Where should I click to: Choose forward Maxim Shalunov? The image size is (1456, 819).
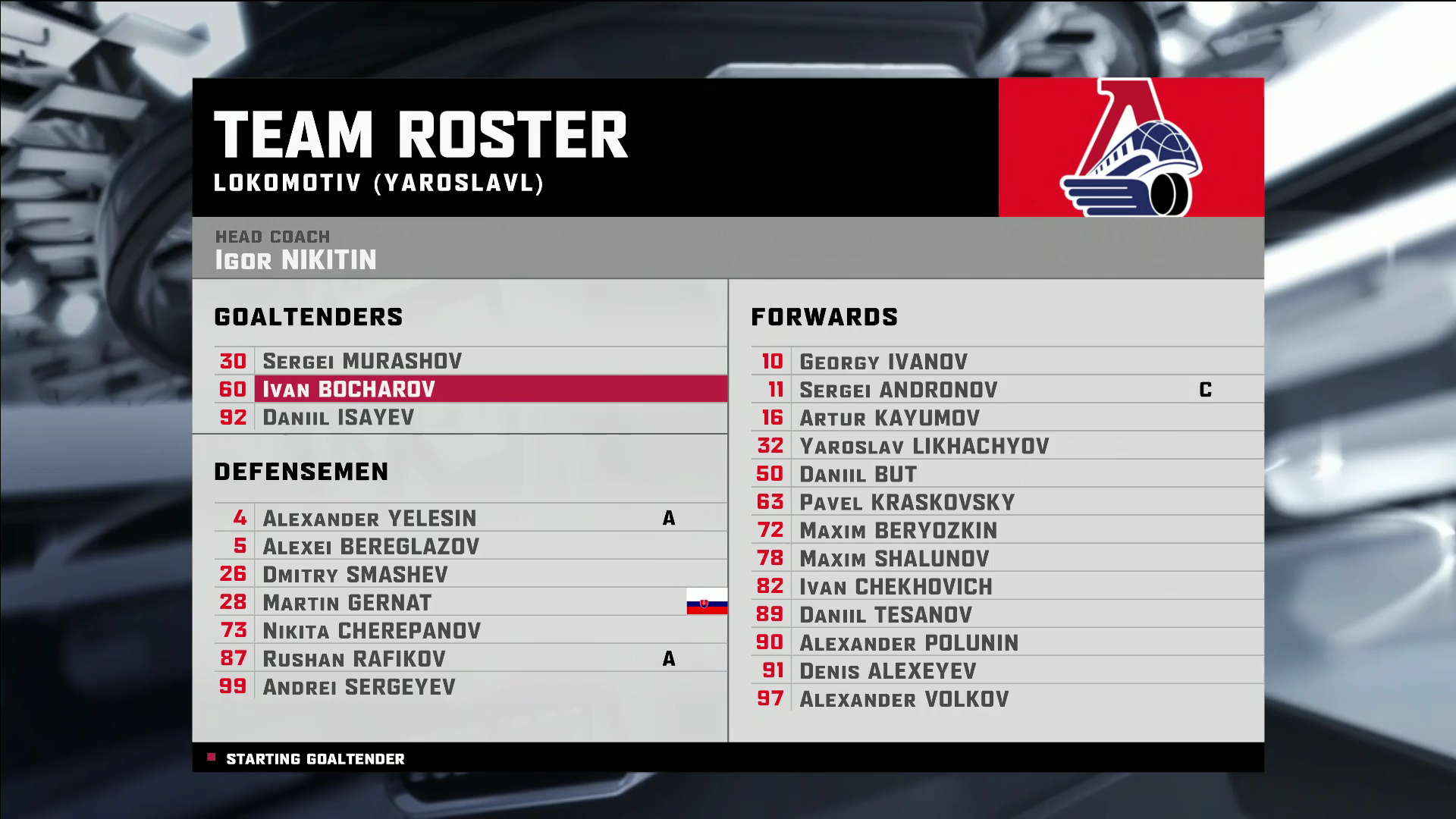[894, 558]
